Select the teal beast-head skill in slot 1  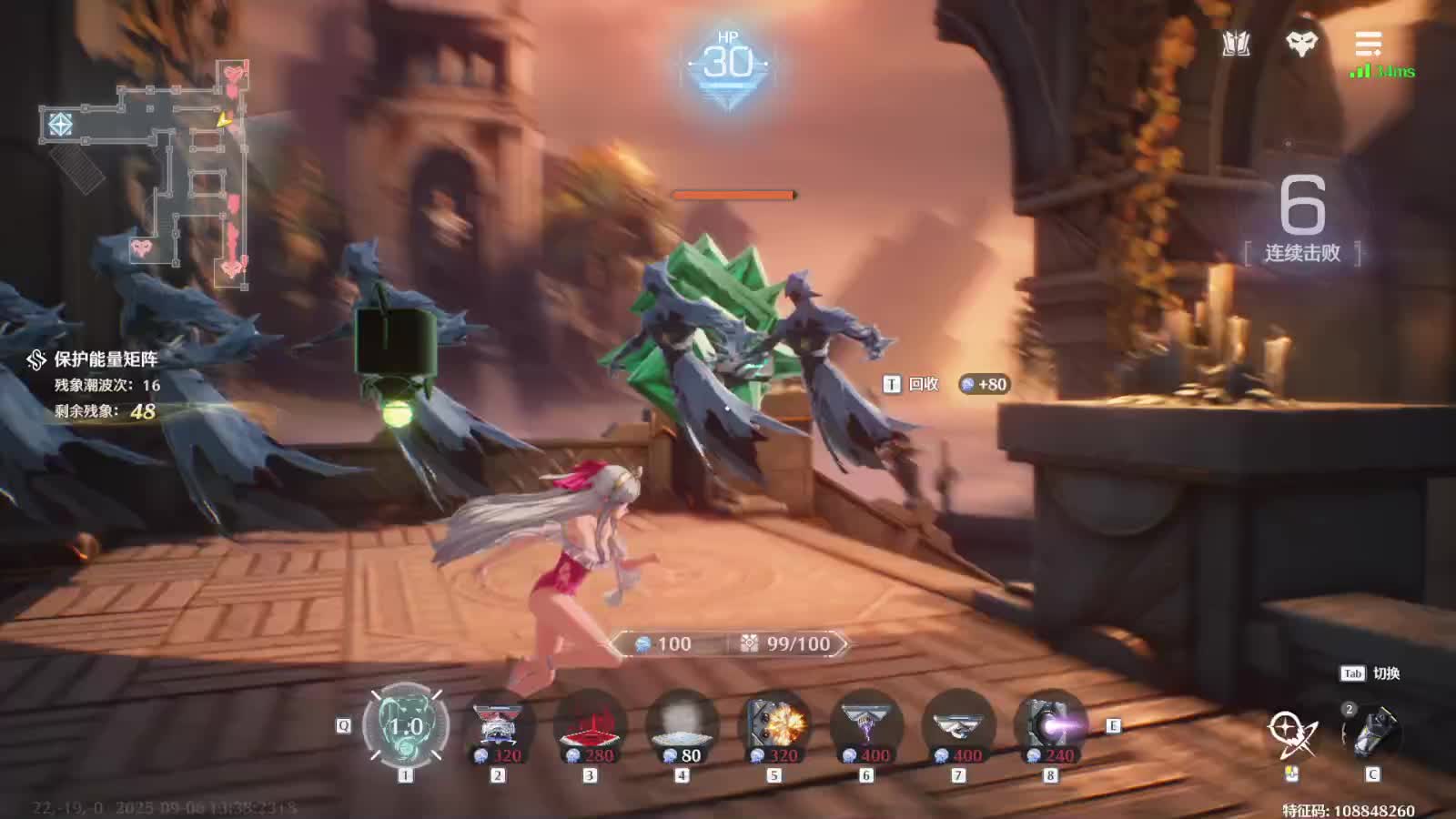(406, 726)
